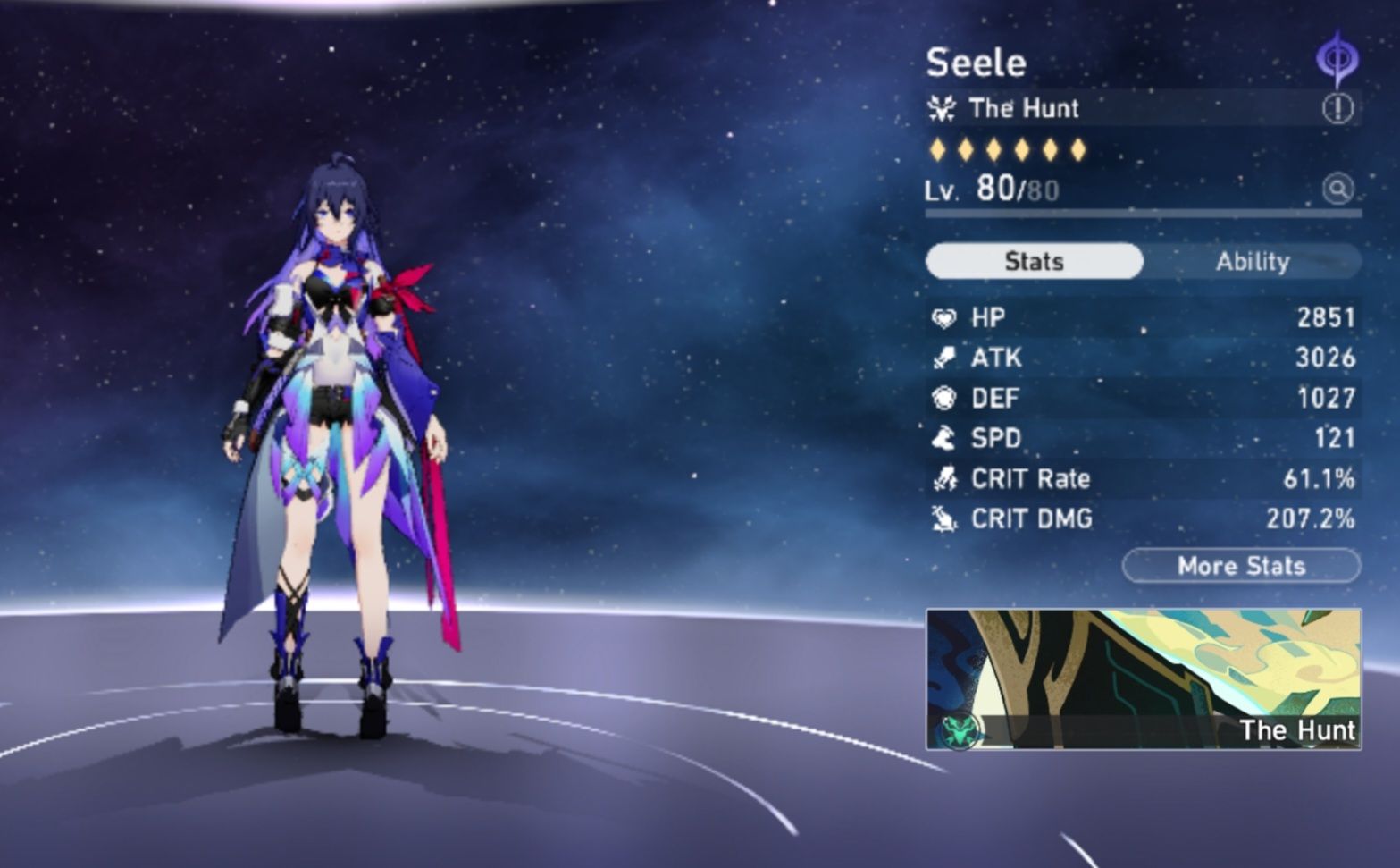Click the CRIT DMG stat icon
The width and height of the screenshot is (1400, 868).
[x=946, y=518]
